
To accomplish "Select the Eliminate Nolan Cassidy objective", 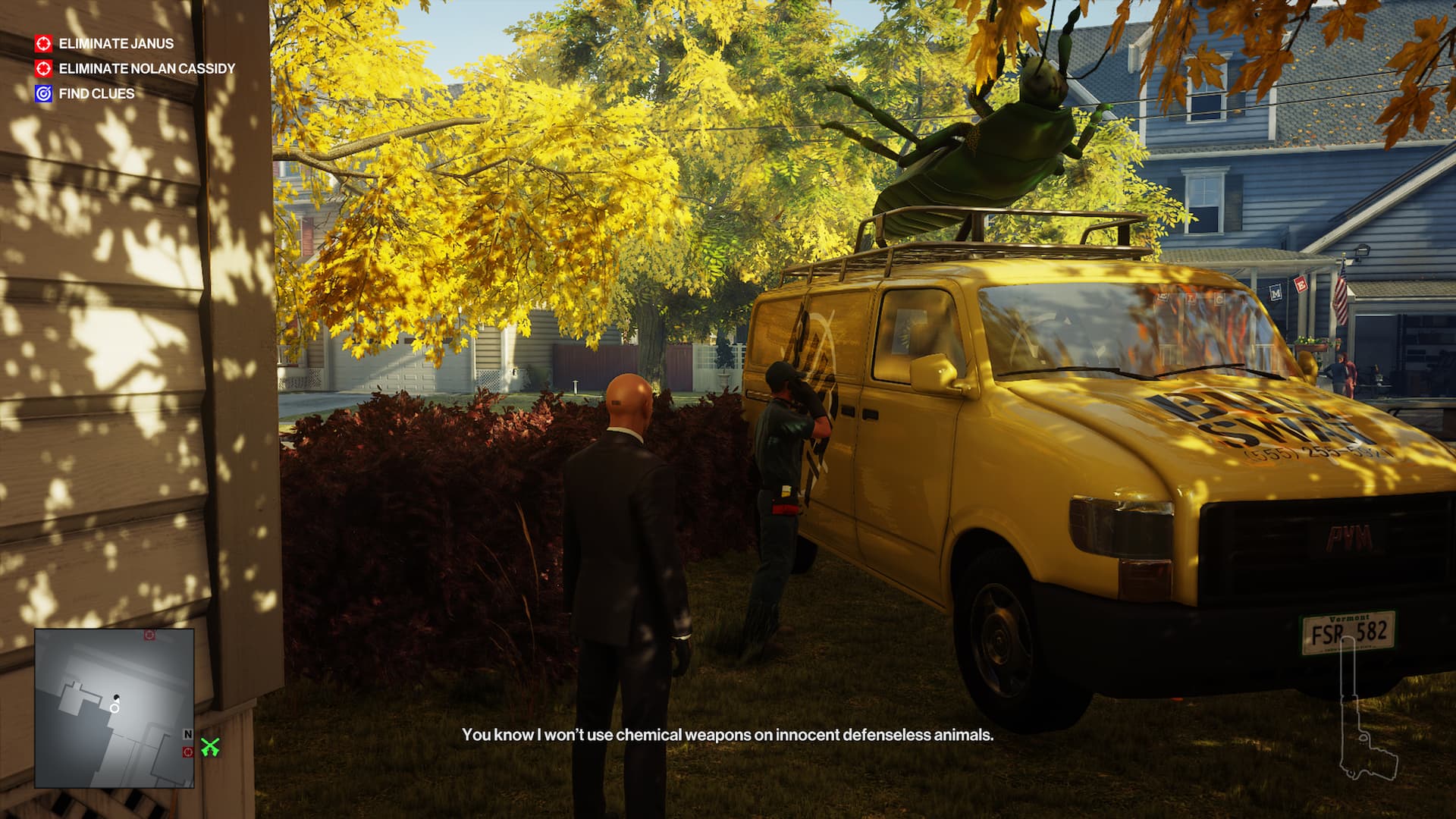I will pyautogui.click(x=146, y=69).
